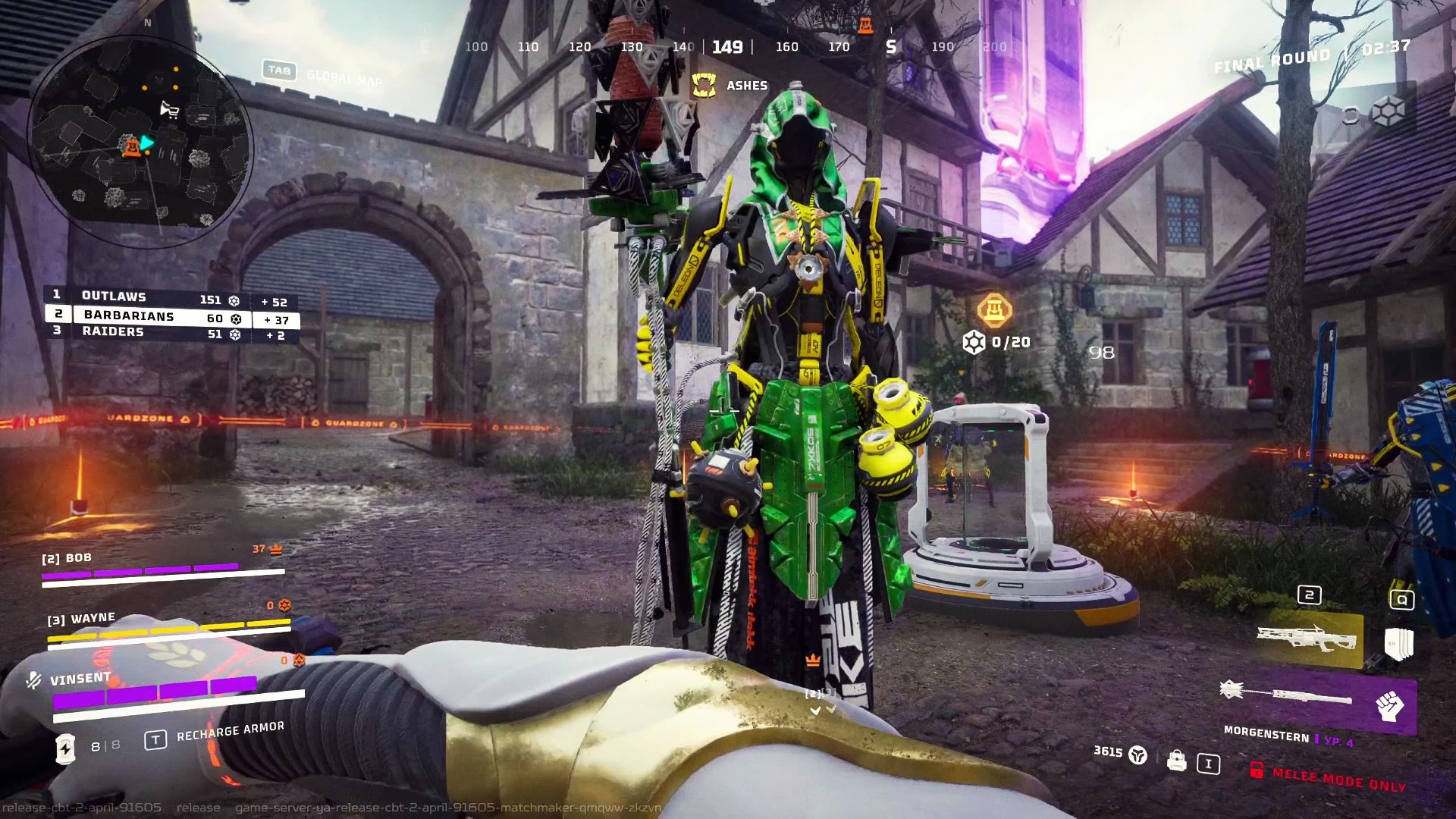Click the fist melee icon
Viewport: 1456px width, 819px height.
tap(1390, 706)
